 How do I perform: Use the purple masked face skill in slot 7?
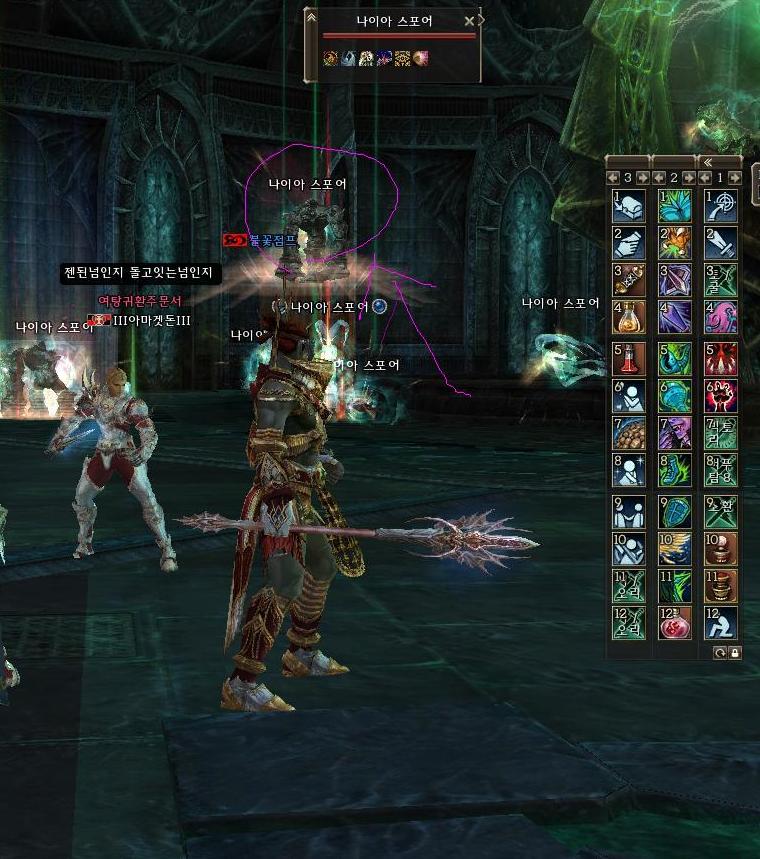coord(675,433)
